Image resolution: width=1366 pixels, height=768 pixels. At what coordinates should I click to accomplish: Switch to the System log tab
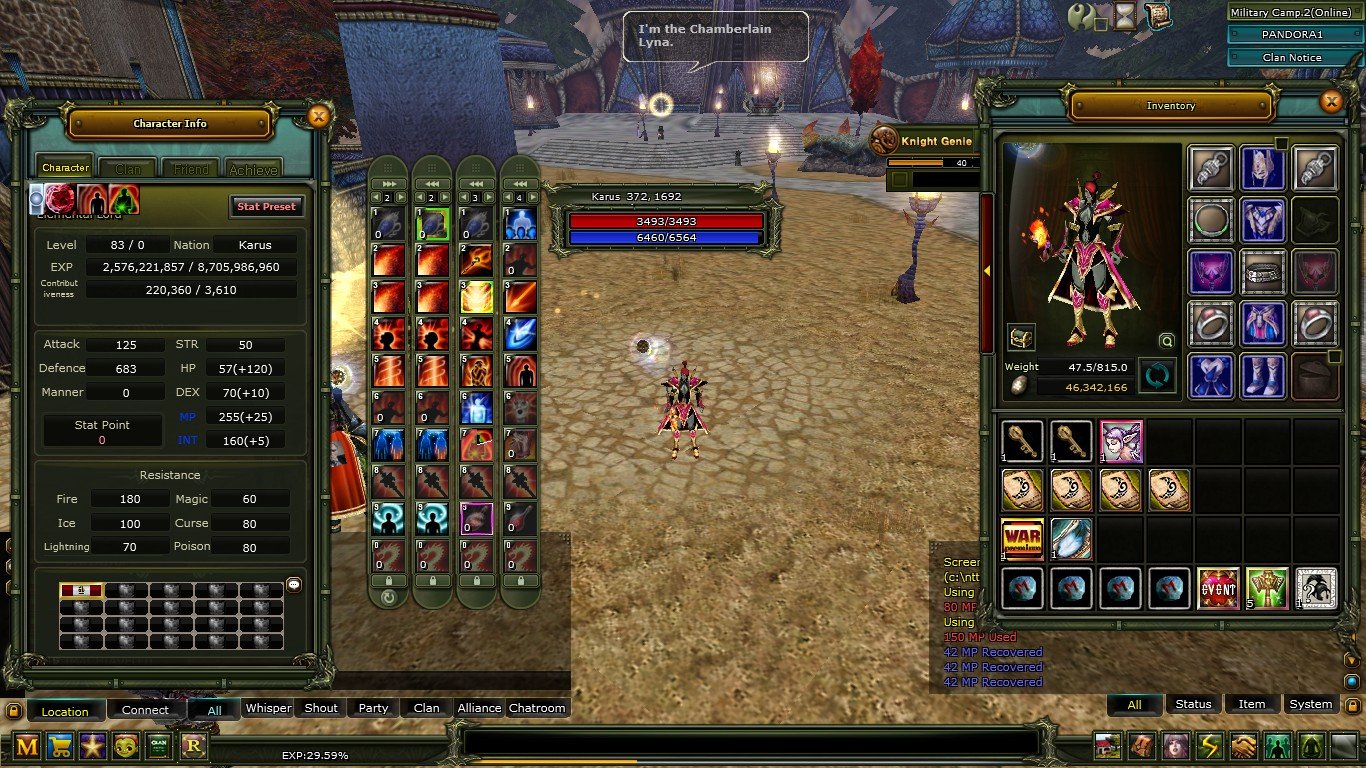(x=1310, y=704)
